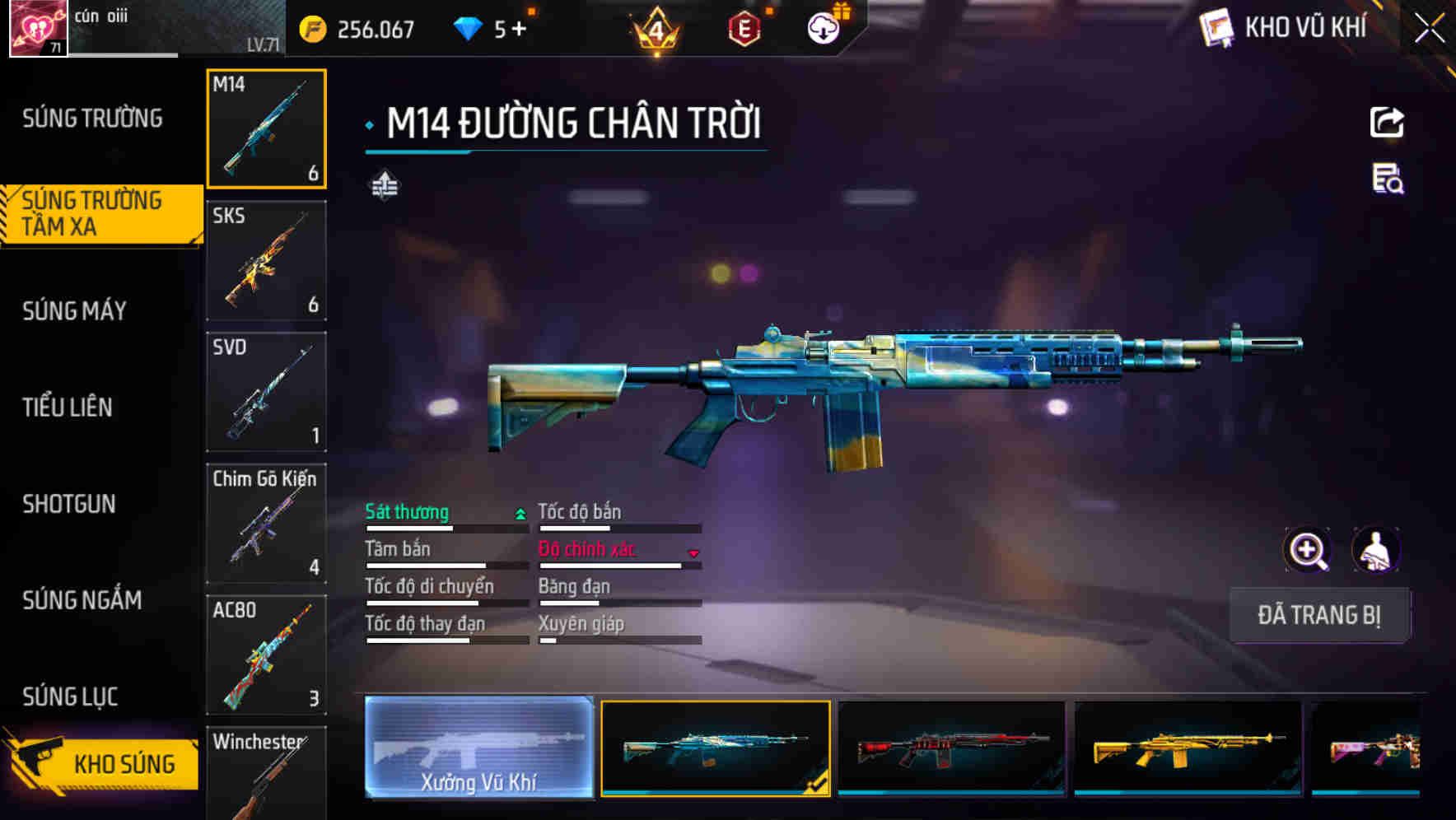Select the golden M14 skin
Viewport: 1456px width, 820px height.
click(x=1188, y=748)
